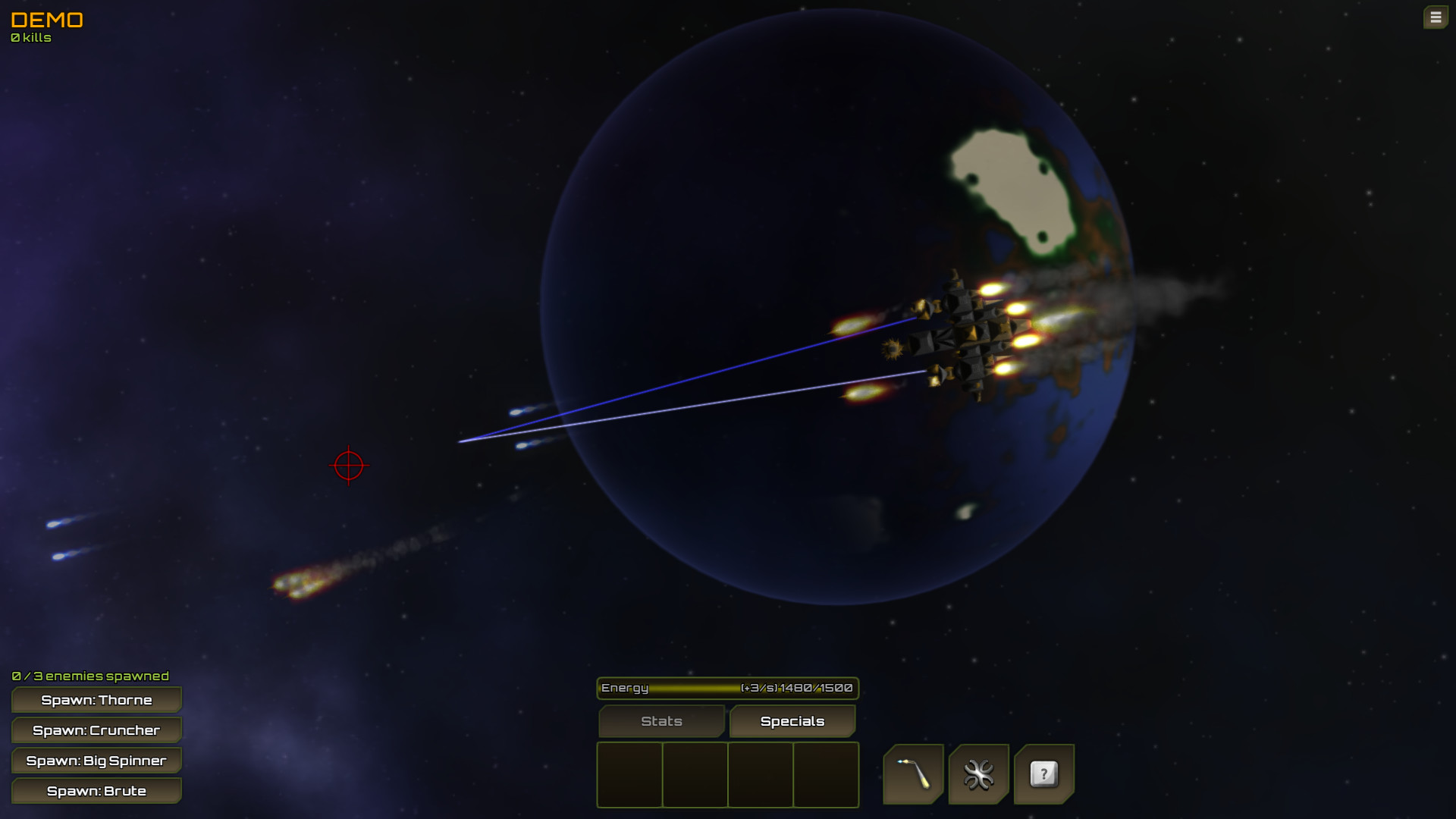Click the red targeting reticle
Image resolution: width=1456 pixels, height=819 pixels.
pyautogui.click(x=348, y=465)
